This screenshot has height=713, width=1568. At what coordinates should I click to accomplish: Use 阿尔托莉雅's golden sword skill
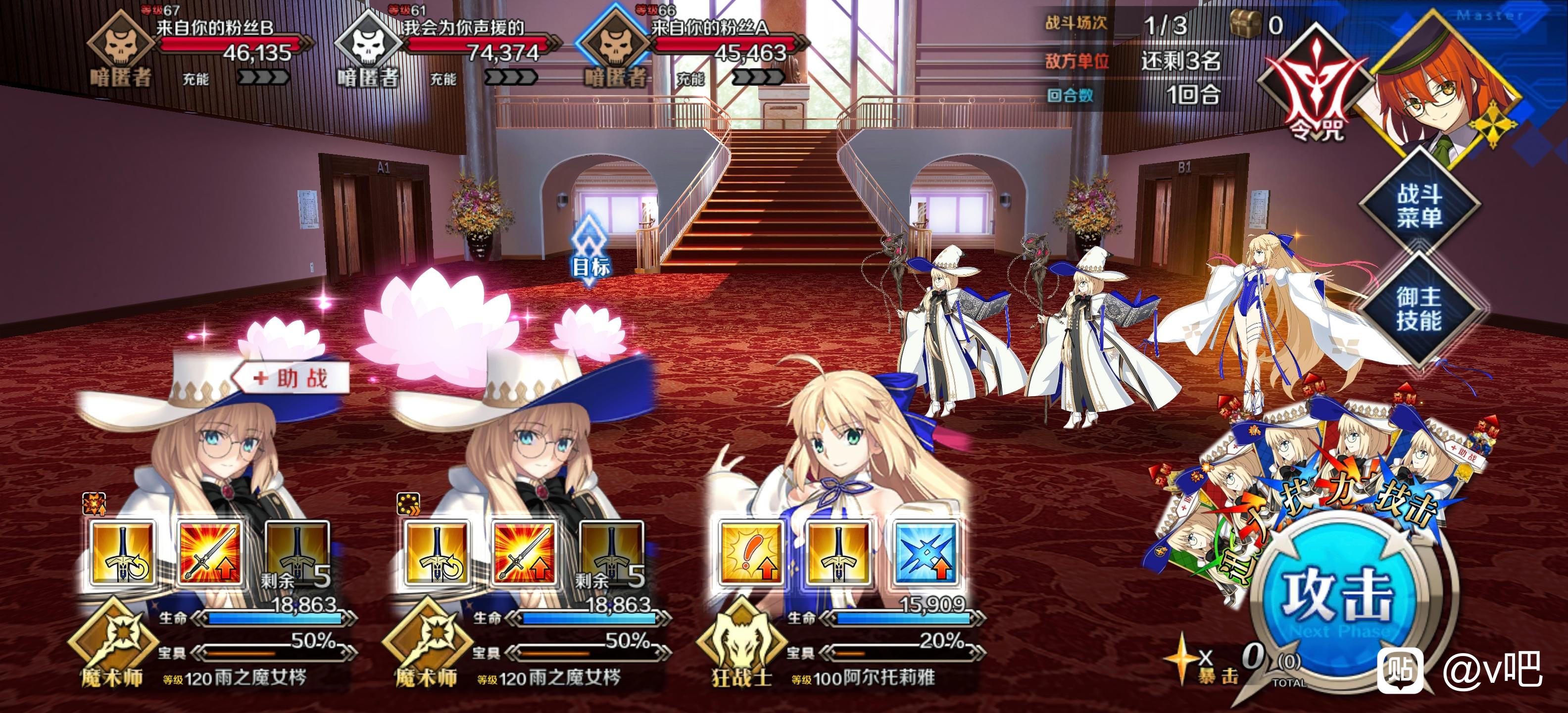[838, 552]
